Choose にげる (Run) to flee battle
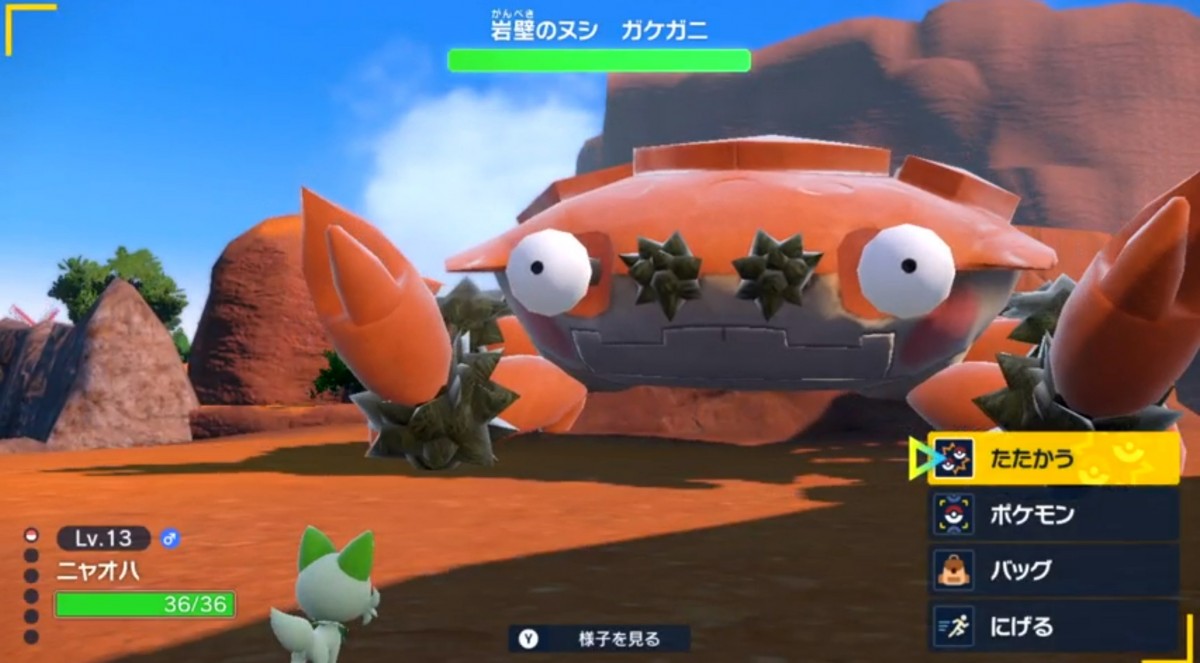This screenshot has height=663, width=1200. 1052,626
